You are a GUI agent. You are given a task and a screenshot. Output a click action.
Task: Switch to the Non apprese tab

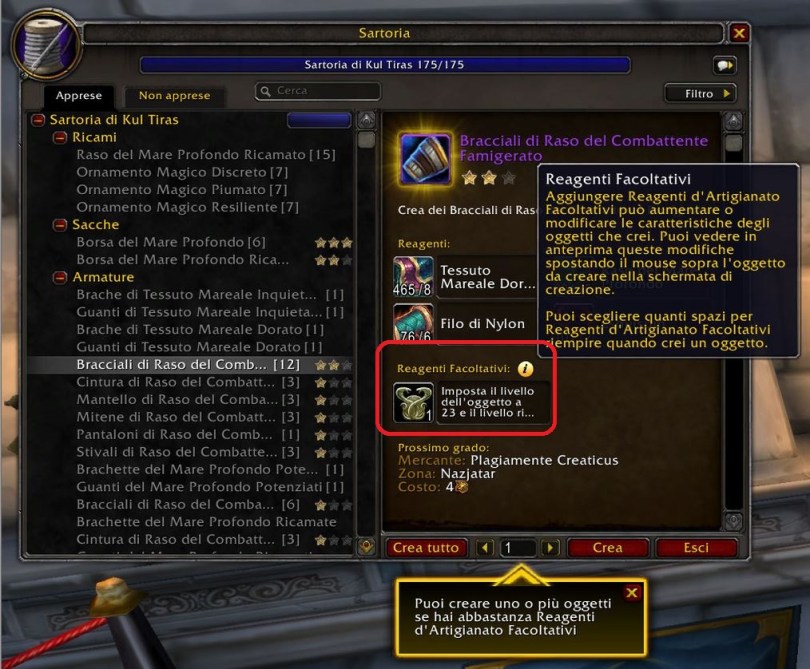[x=174, y=96]
